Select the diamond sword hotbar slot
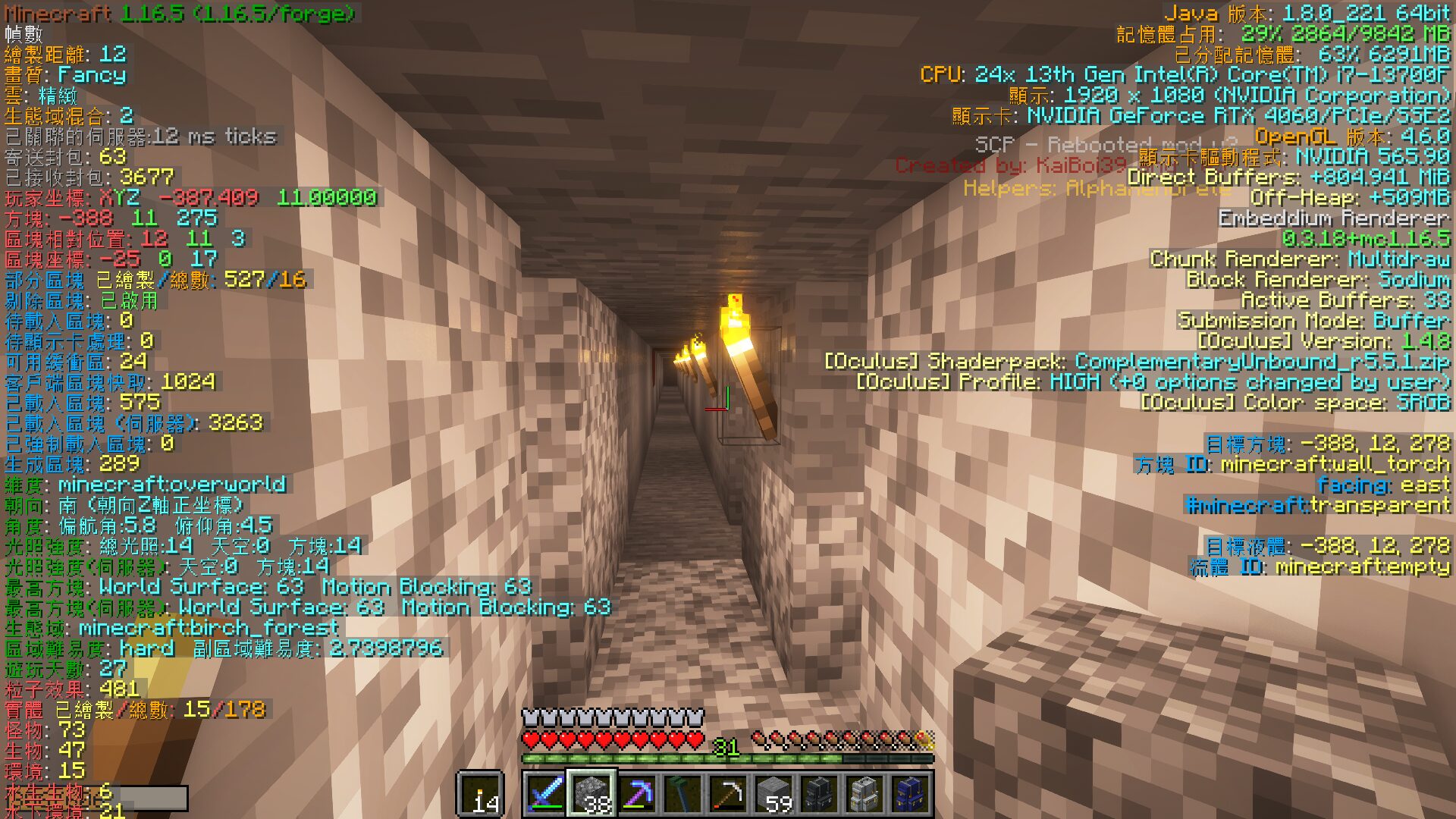Viewport: 1456px width, 819px height. [546, 794]
